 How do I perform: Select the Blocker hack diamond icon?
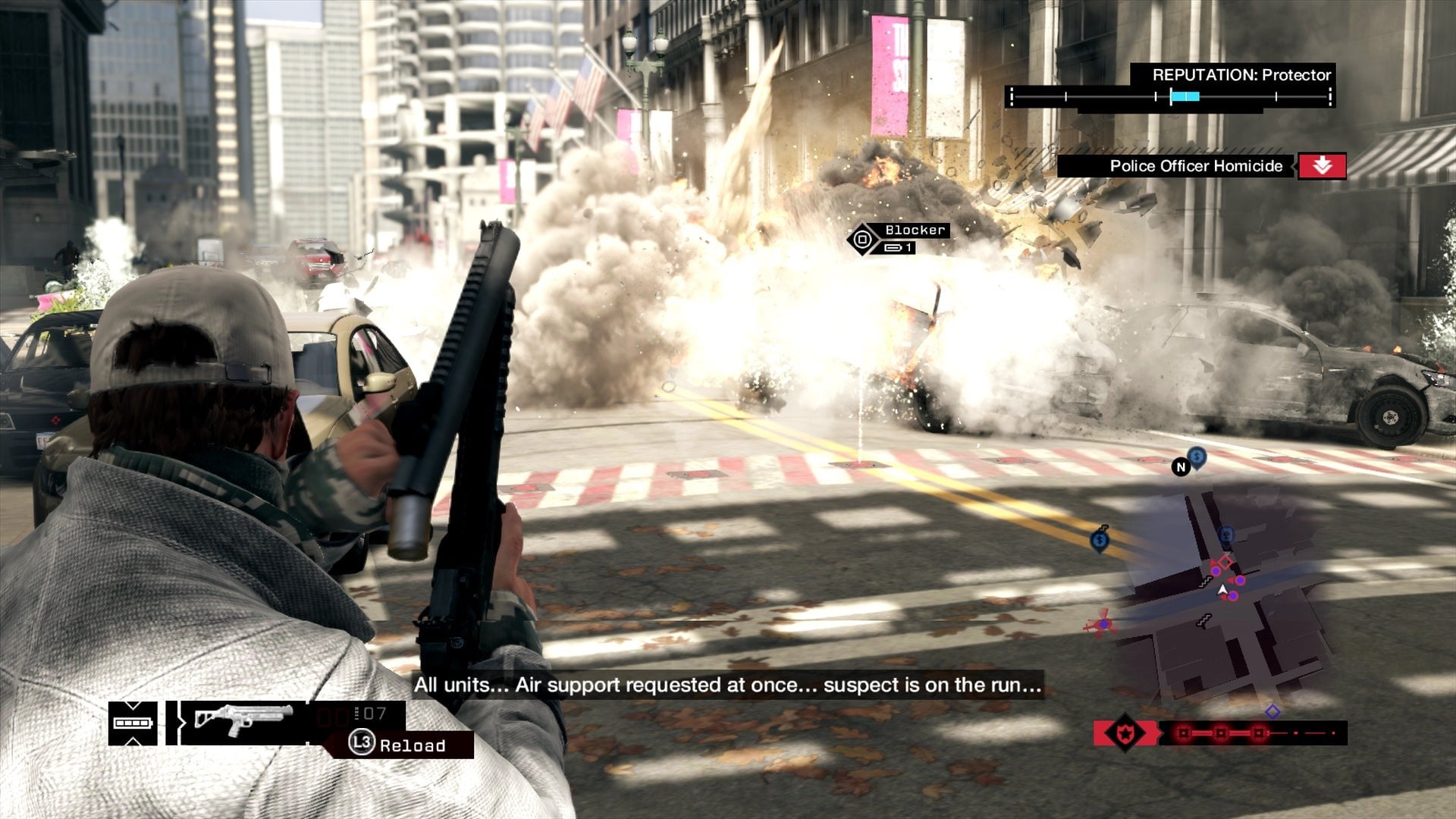(x=862, y=240)
